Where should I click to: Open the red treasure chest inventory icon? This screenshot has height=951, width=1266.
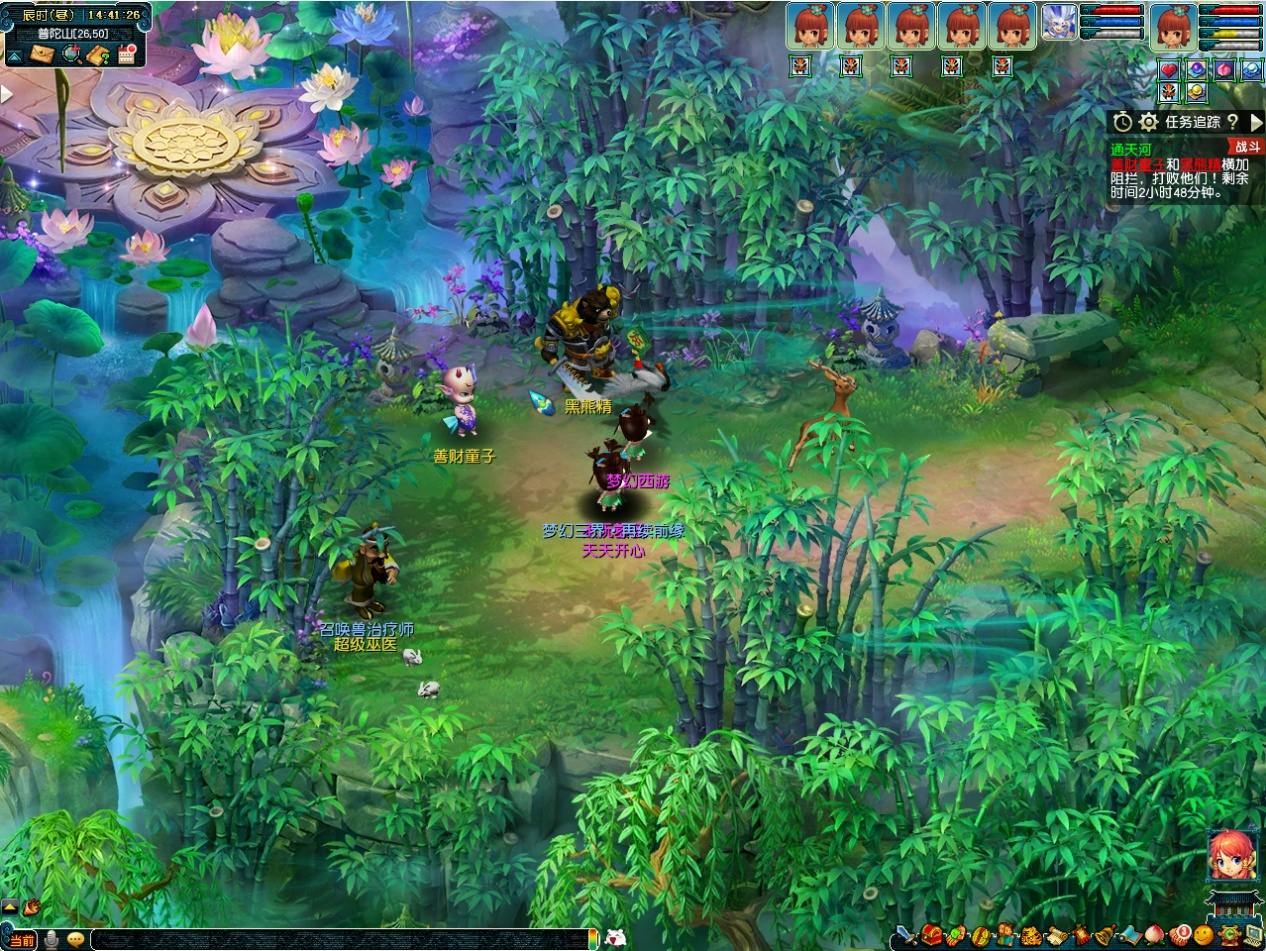[x=932, y=936]
